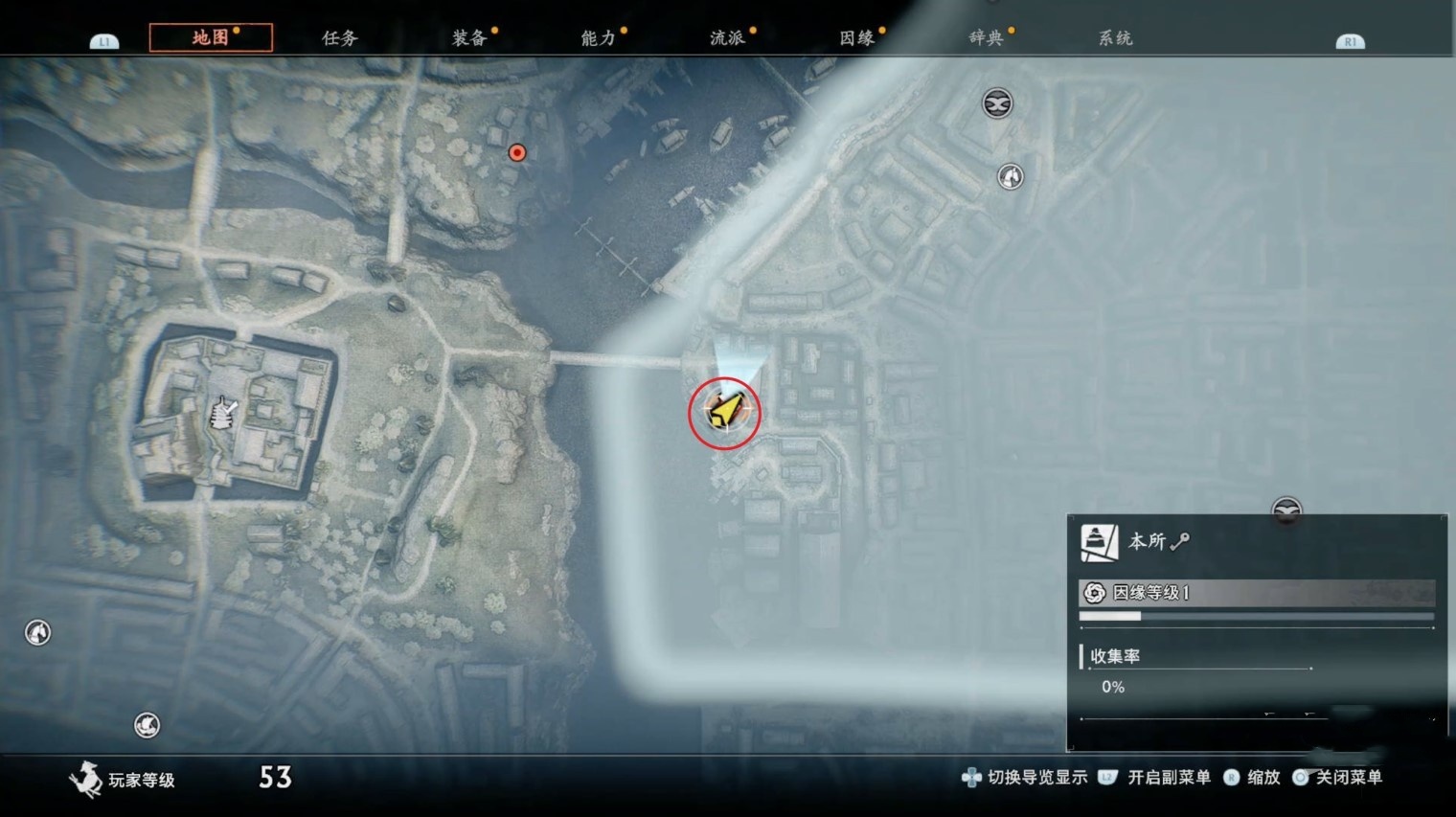Select the red dot map marker
The width and height of the screenshot is (1456, 817).
pyautogui.click(x=517, y=152)
